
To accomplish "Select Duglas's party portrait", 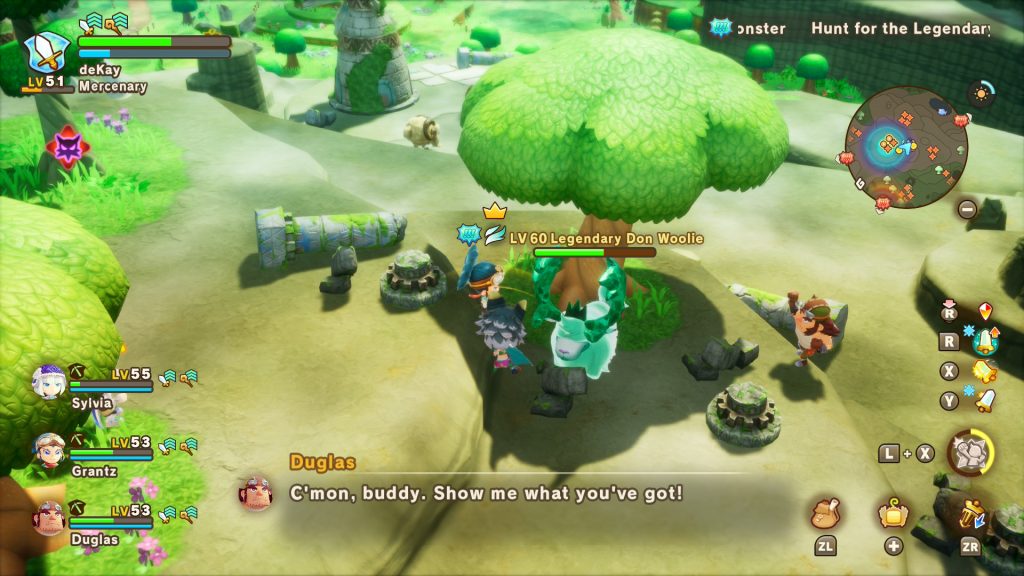I will (x=48, y=517).
